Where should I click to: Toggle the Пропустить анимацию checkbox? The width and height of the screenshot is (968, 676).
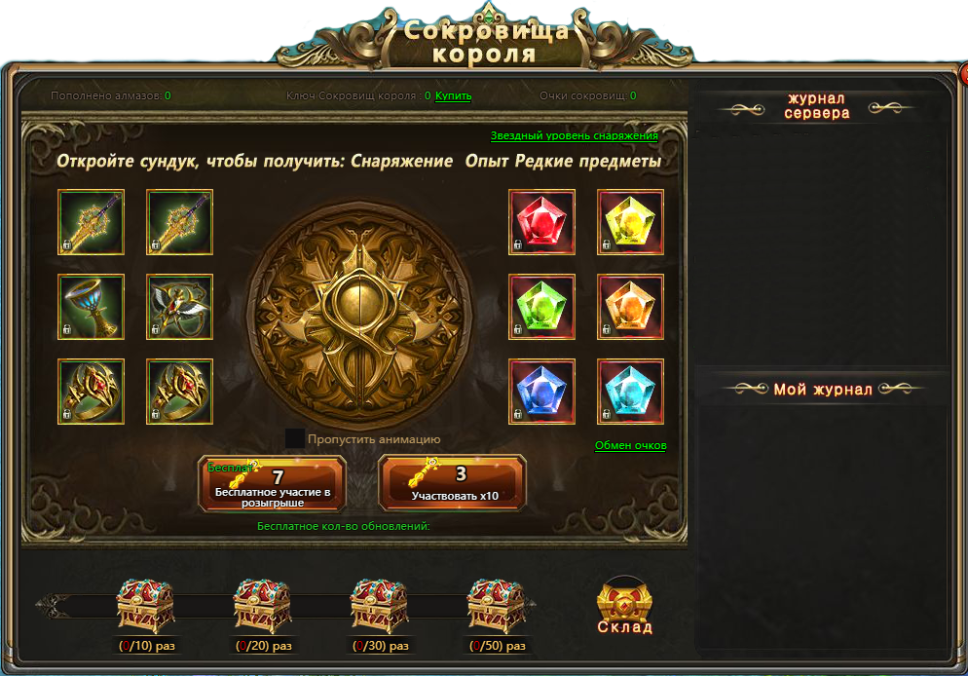295,438
